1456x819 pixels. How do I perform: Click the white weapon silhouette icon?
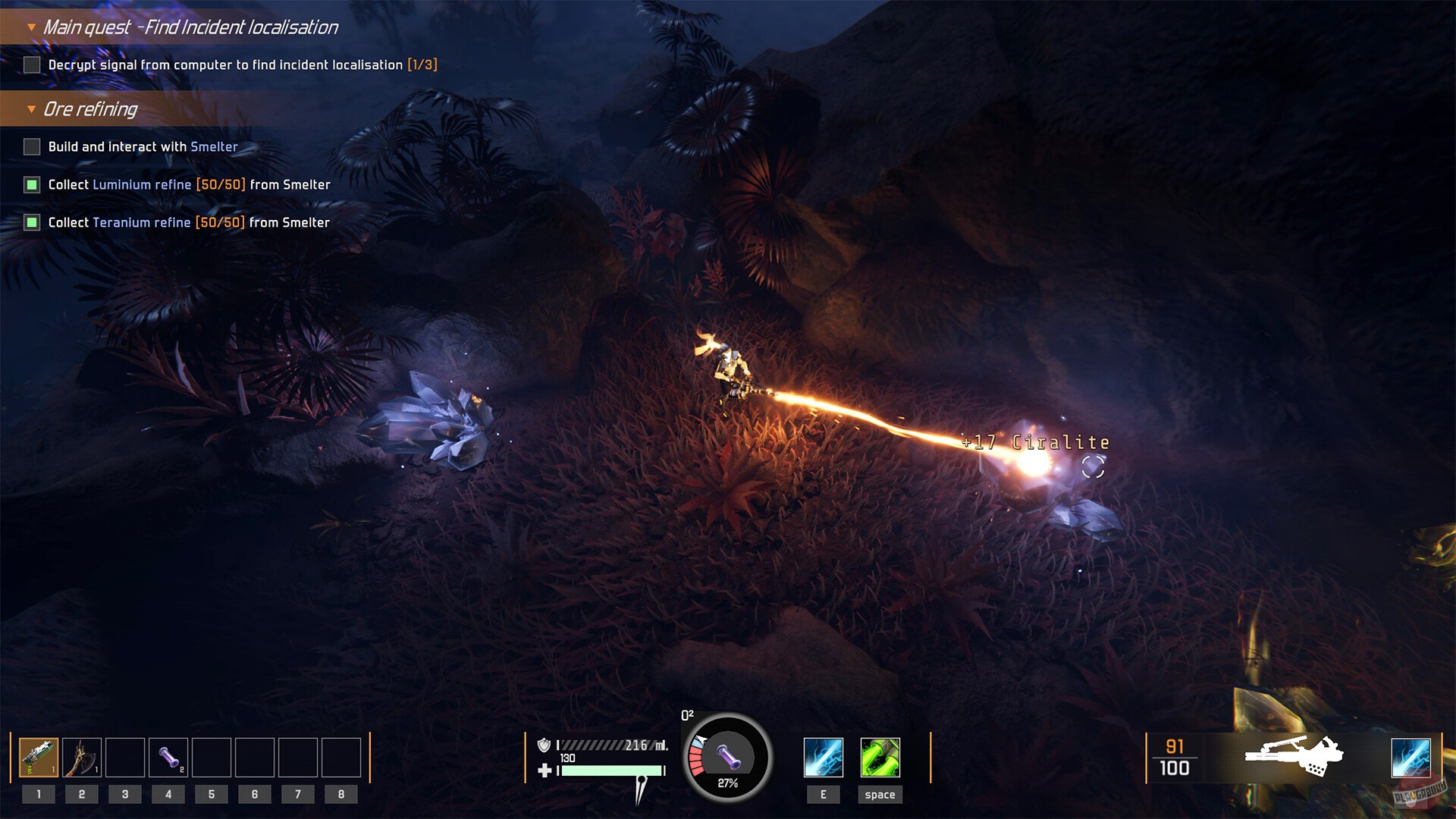click(1294, 755)
